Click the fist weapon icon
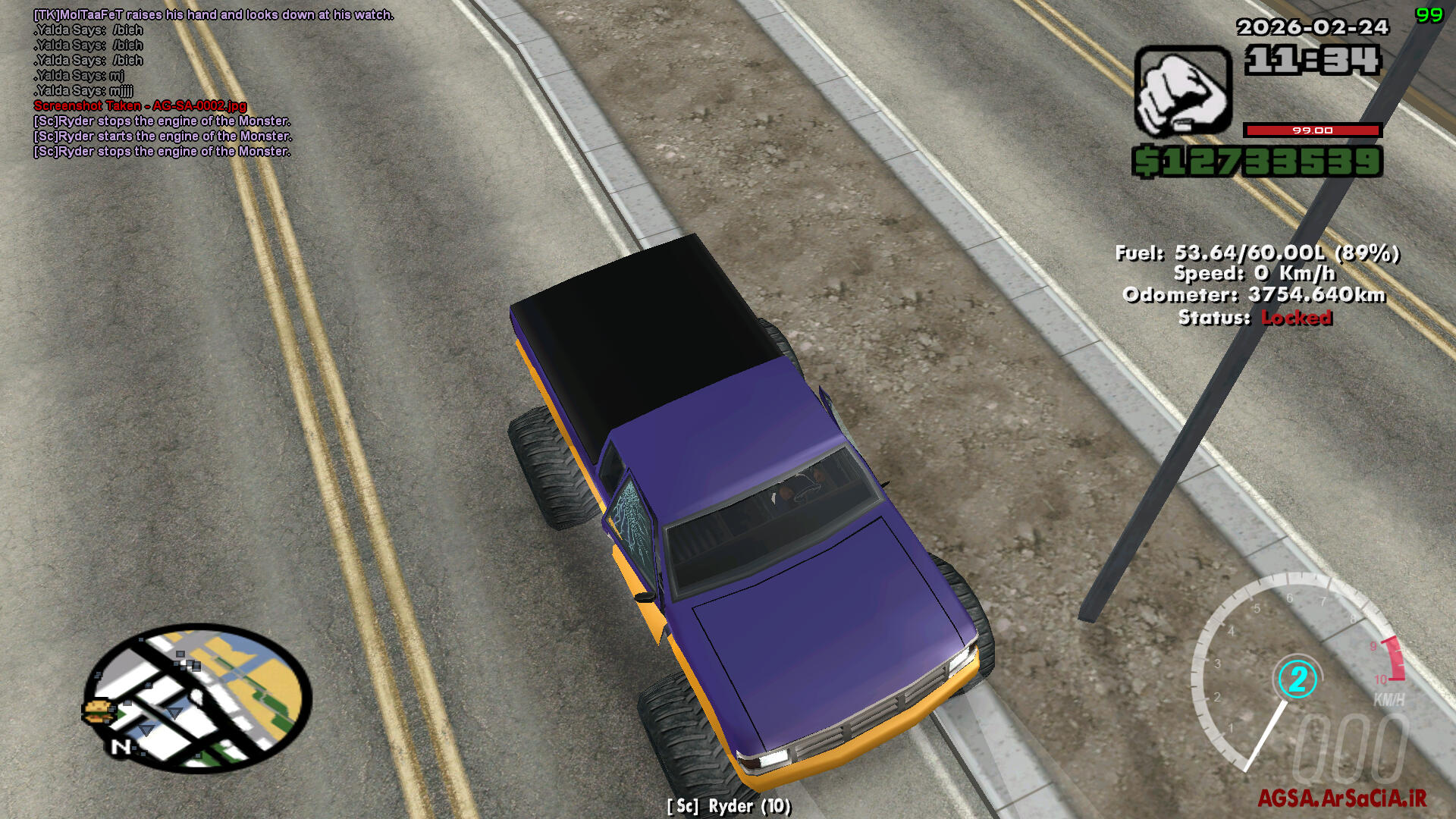1456x819 pixels. tap(1181, 90)
